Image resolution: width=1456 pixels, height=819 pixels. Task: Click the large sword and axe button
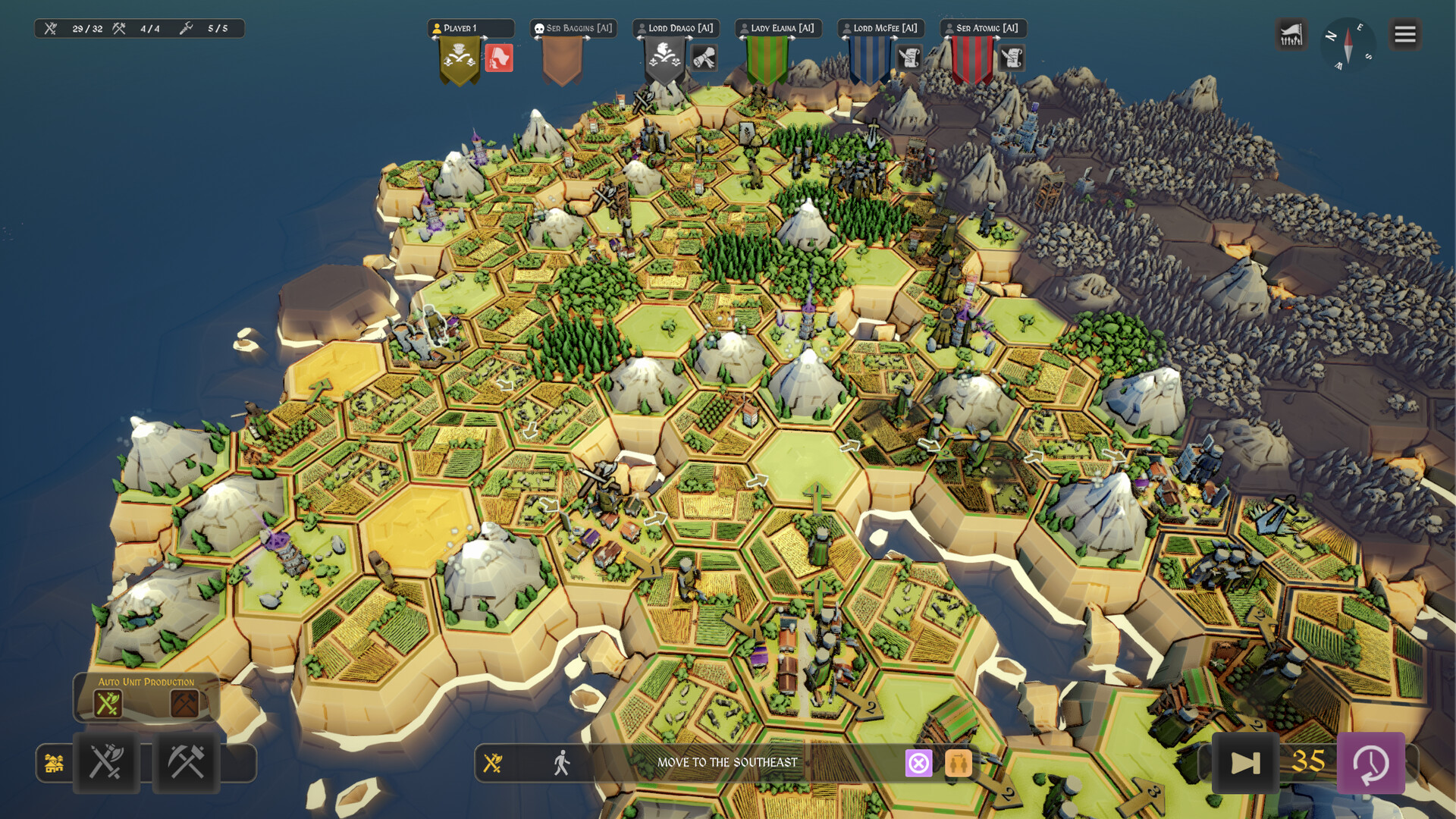pos(106,763)
